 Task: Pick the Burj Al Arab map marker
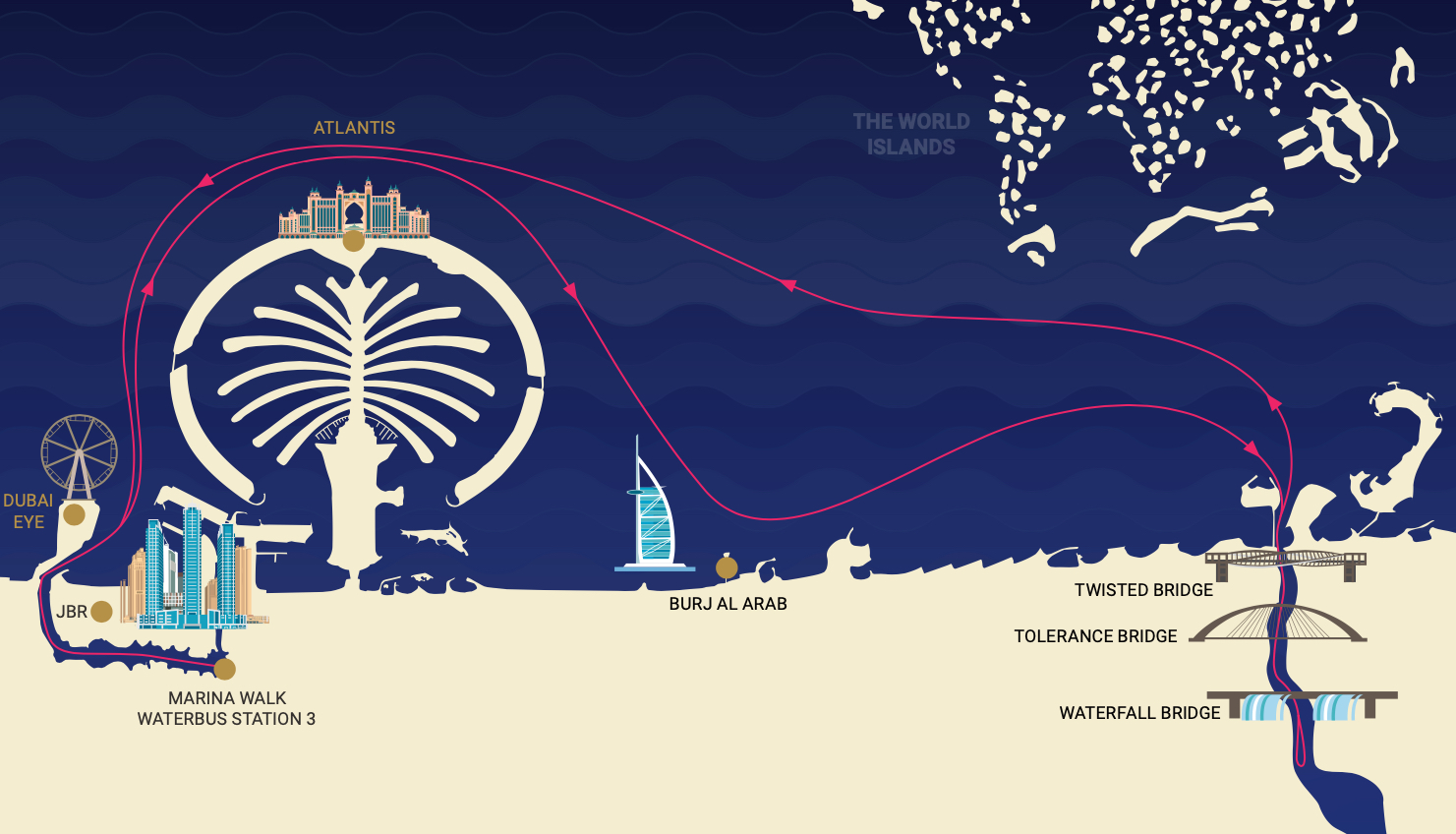pos(727,566)
